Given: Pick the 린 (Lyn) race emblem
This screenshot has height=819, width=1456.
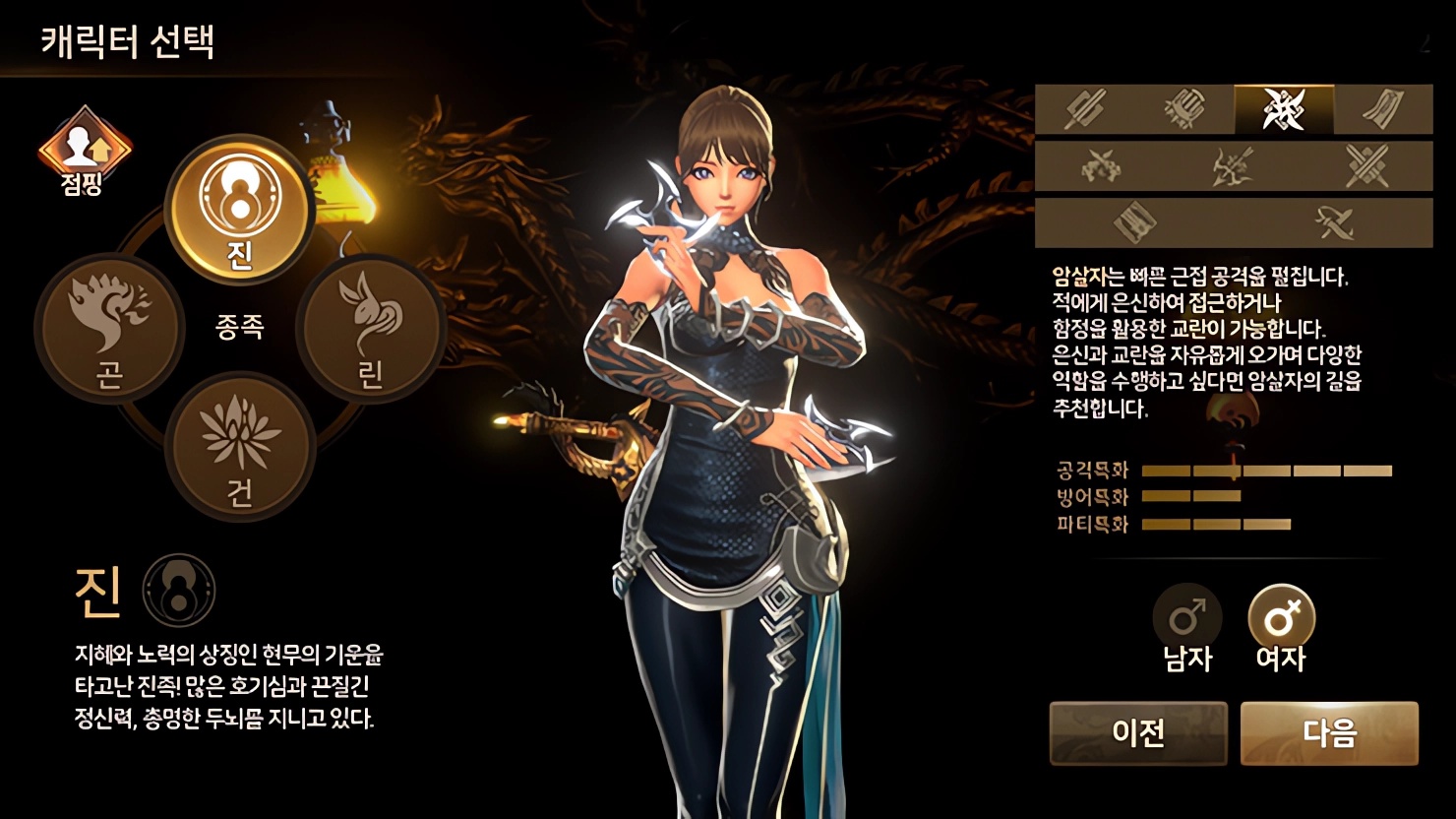Looking at the screenshot, I should pos(370,328).
